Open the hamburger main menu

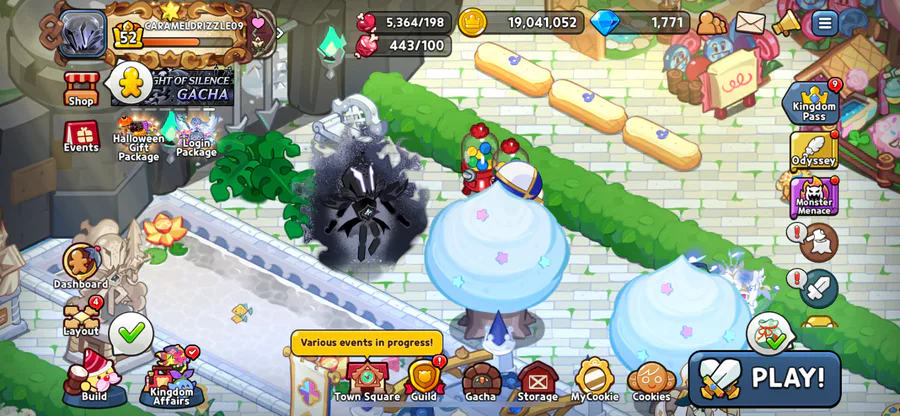(825, 22)
